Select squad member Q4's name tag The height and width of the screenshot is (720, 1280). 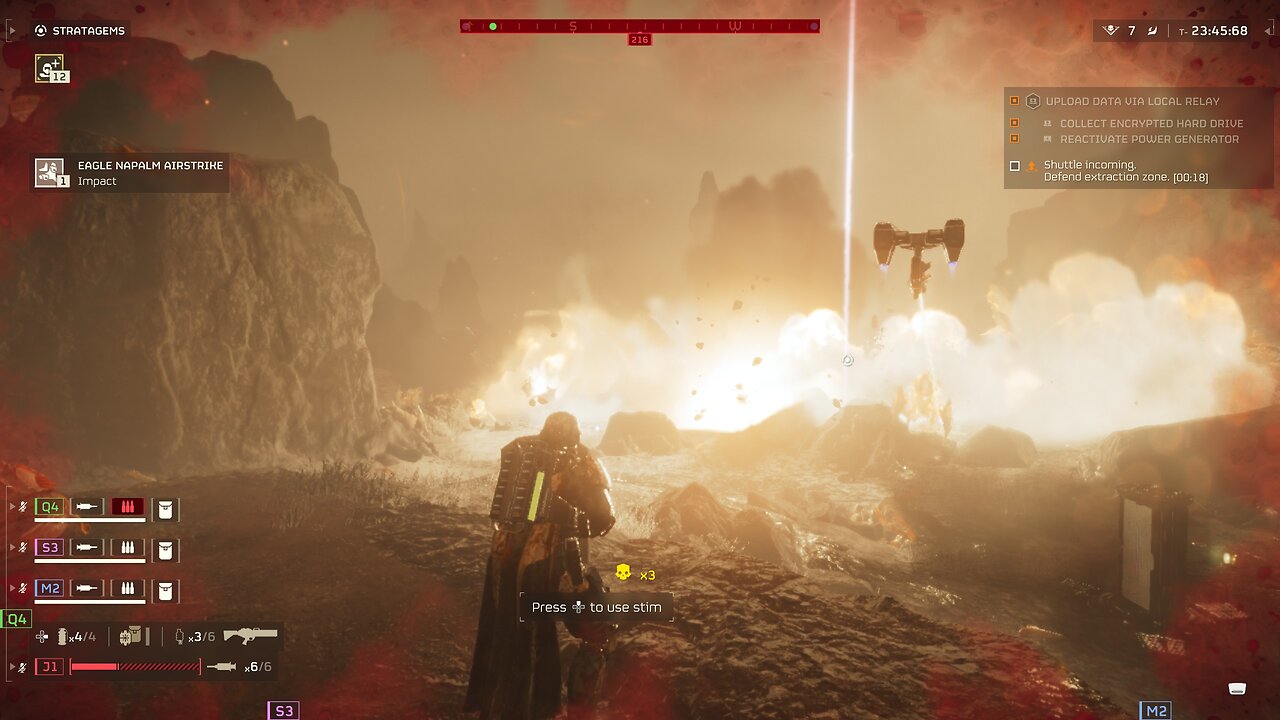tap(50, 507)
